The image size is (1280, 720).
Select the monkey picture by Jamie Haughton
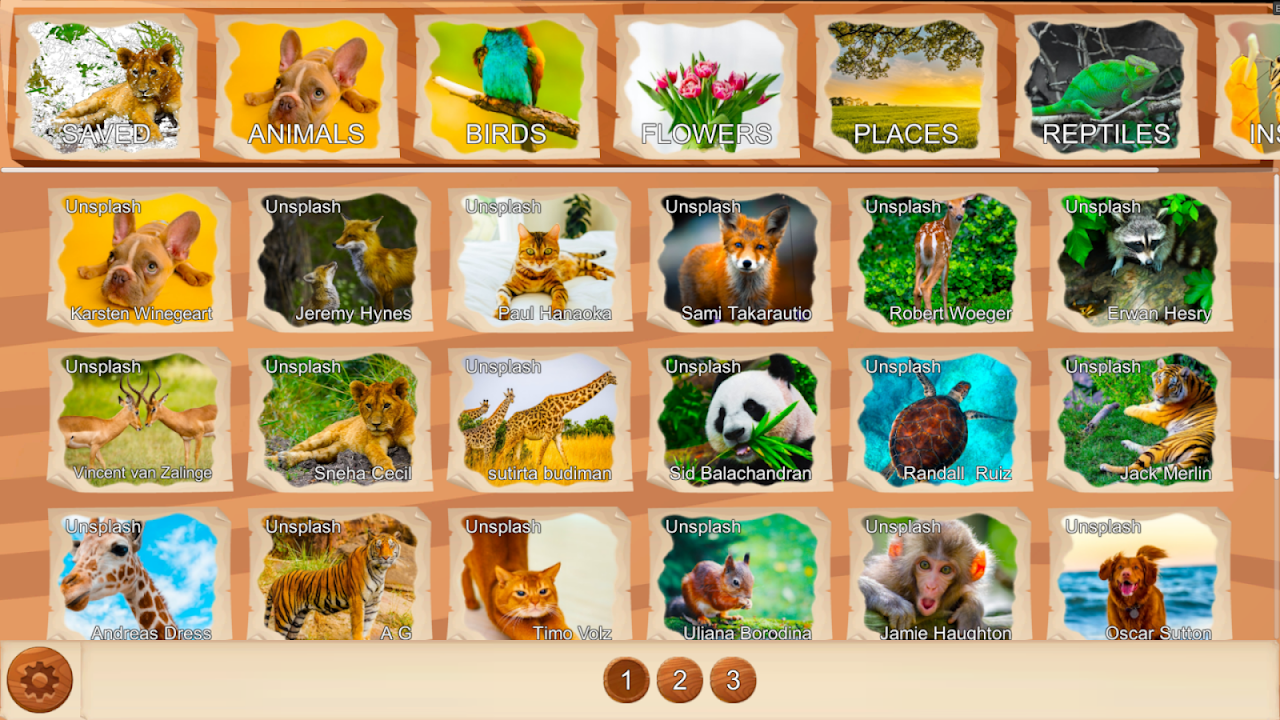940,578
